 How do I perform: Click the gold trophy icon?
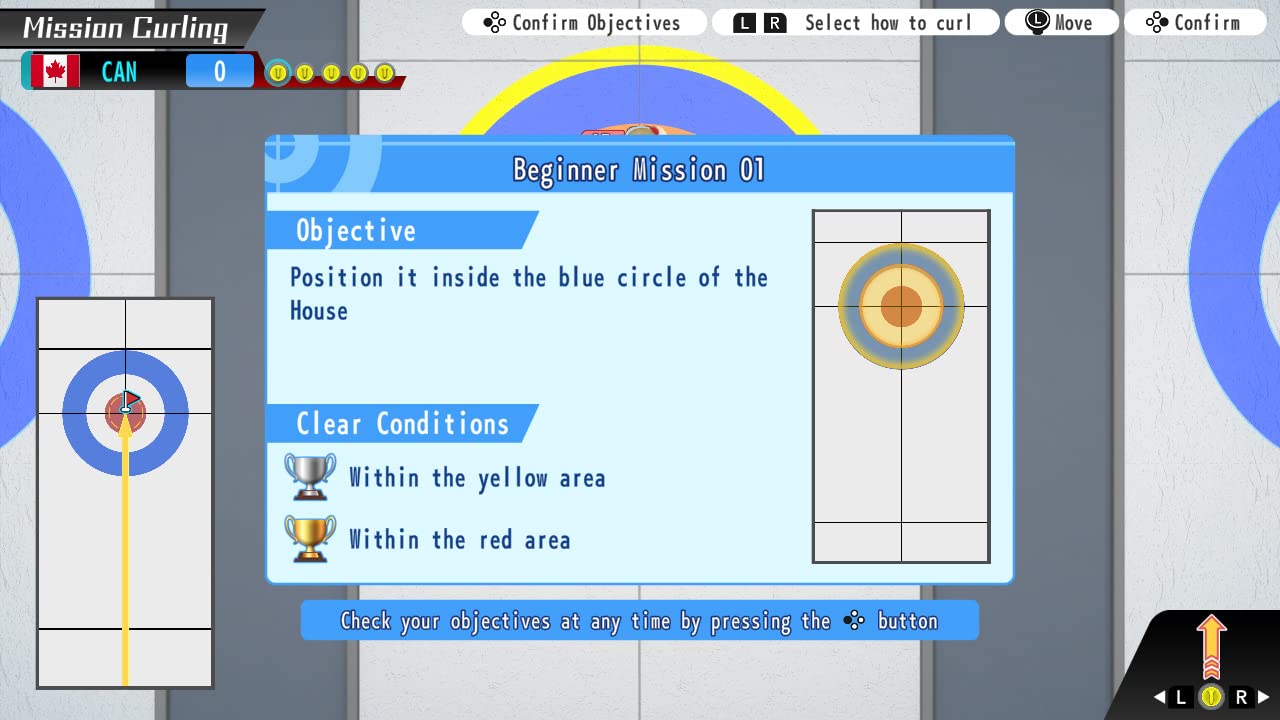[x=309, y=539]
